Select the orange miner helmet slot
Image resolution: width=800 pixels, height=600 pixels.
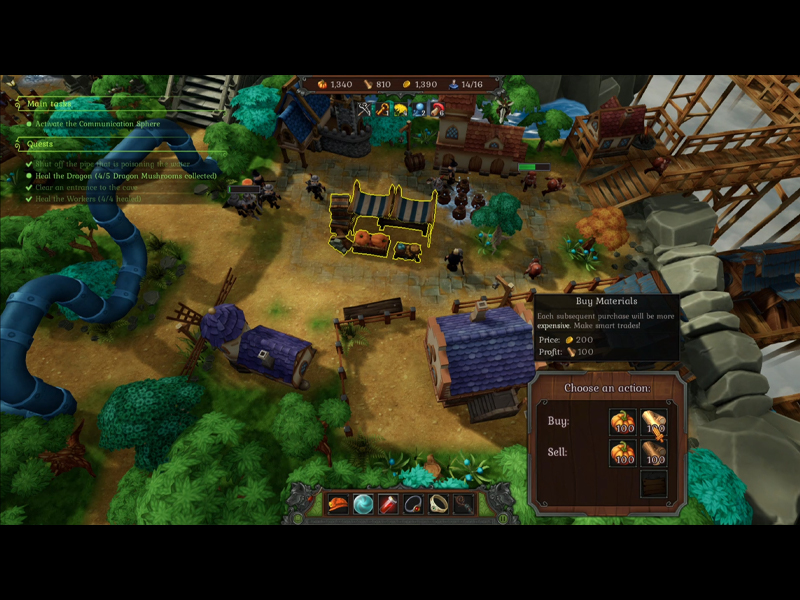338,504
